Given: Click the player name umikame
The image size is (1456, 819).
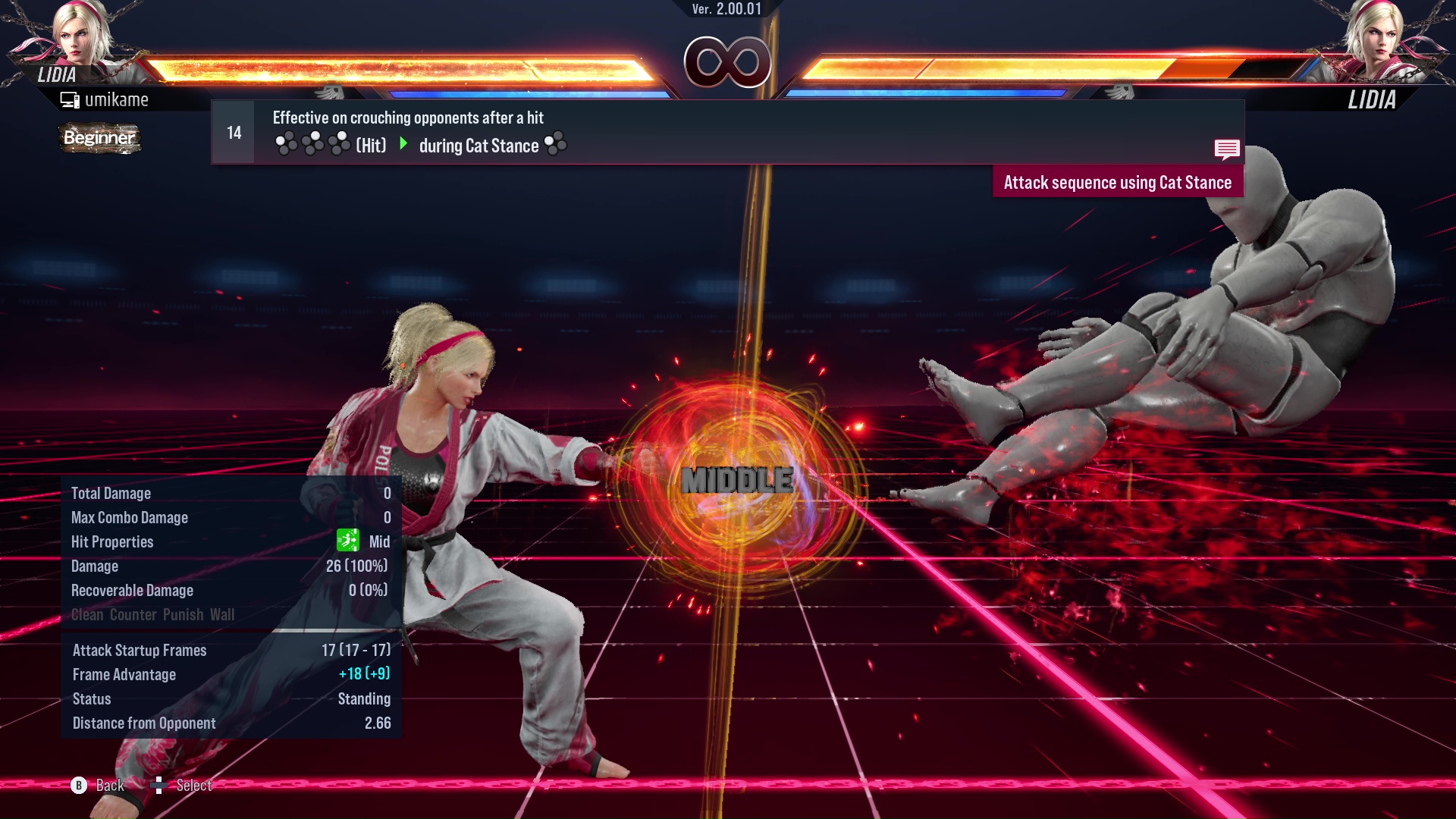Looking at the screenshot, I should pyautogui.click(x=118, y=99).
